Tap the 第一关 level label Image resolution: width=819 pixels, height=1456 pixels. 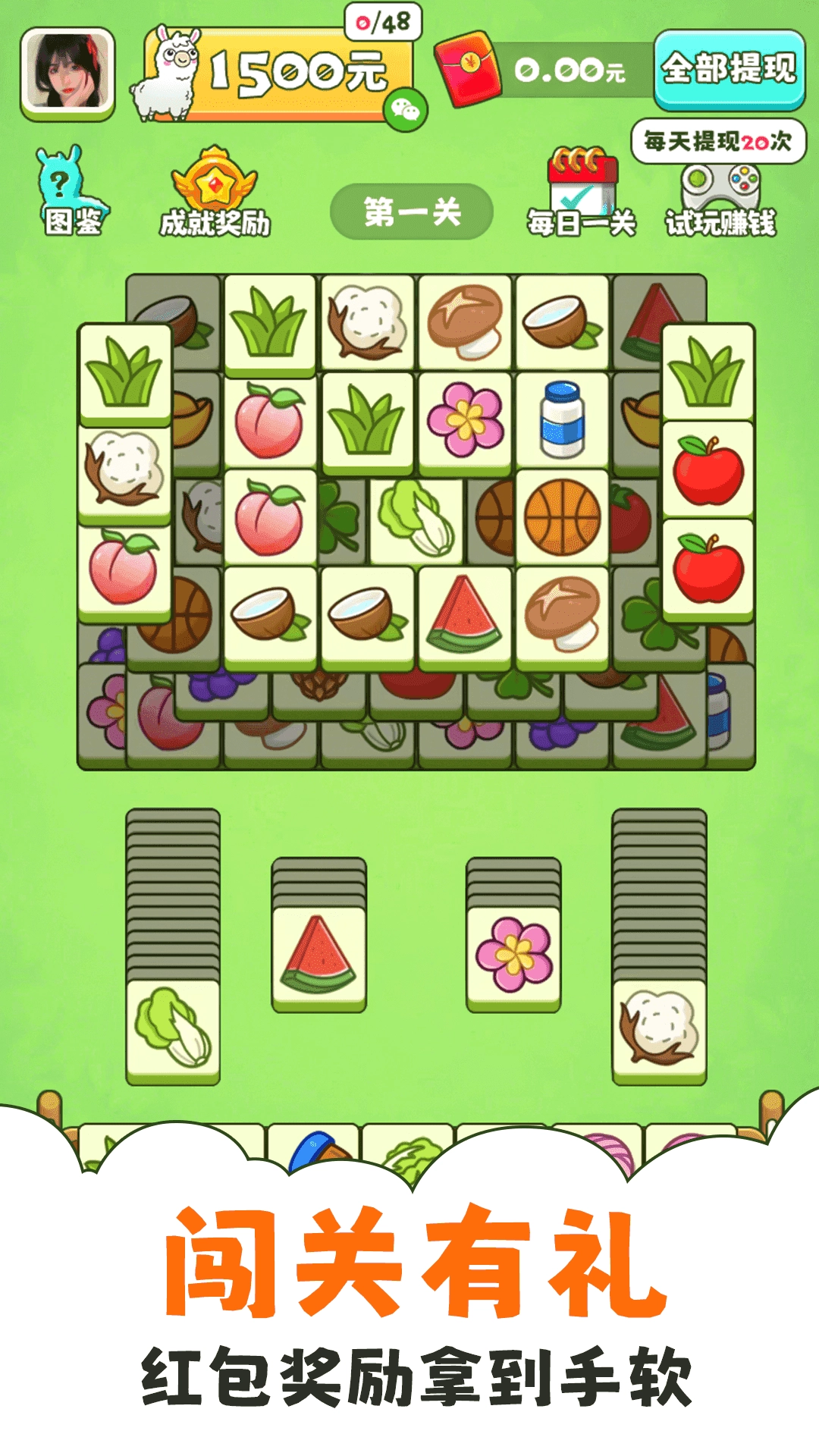(412, 212)
